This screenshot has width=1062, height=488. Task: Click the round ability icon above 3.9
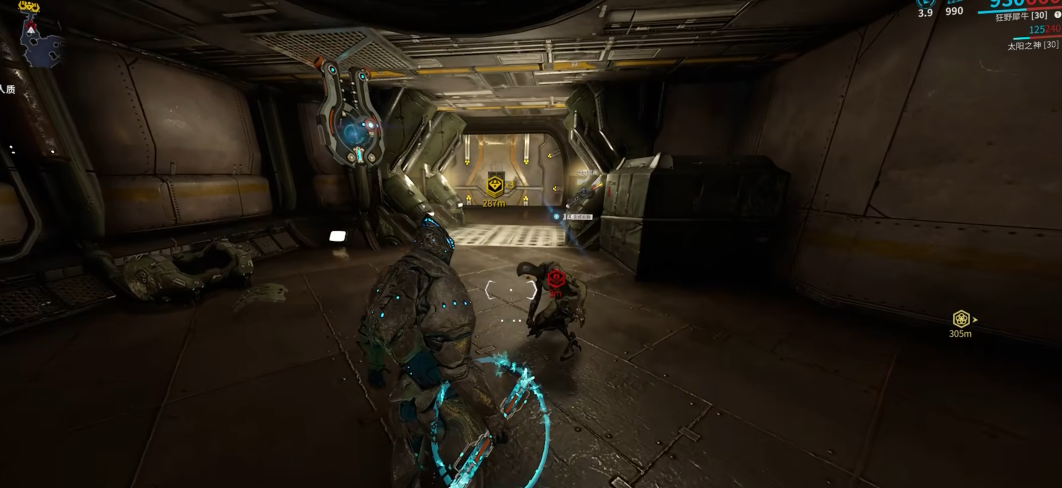point(926,3)
